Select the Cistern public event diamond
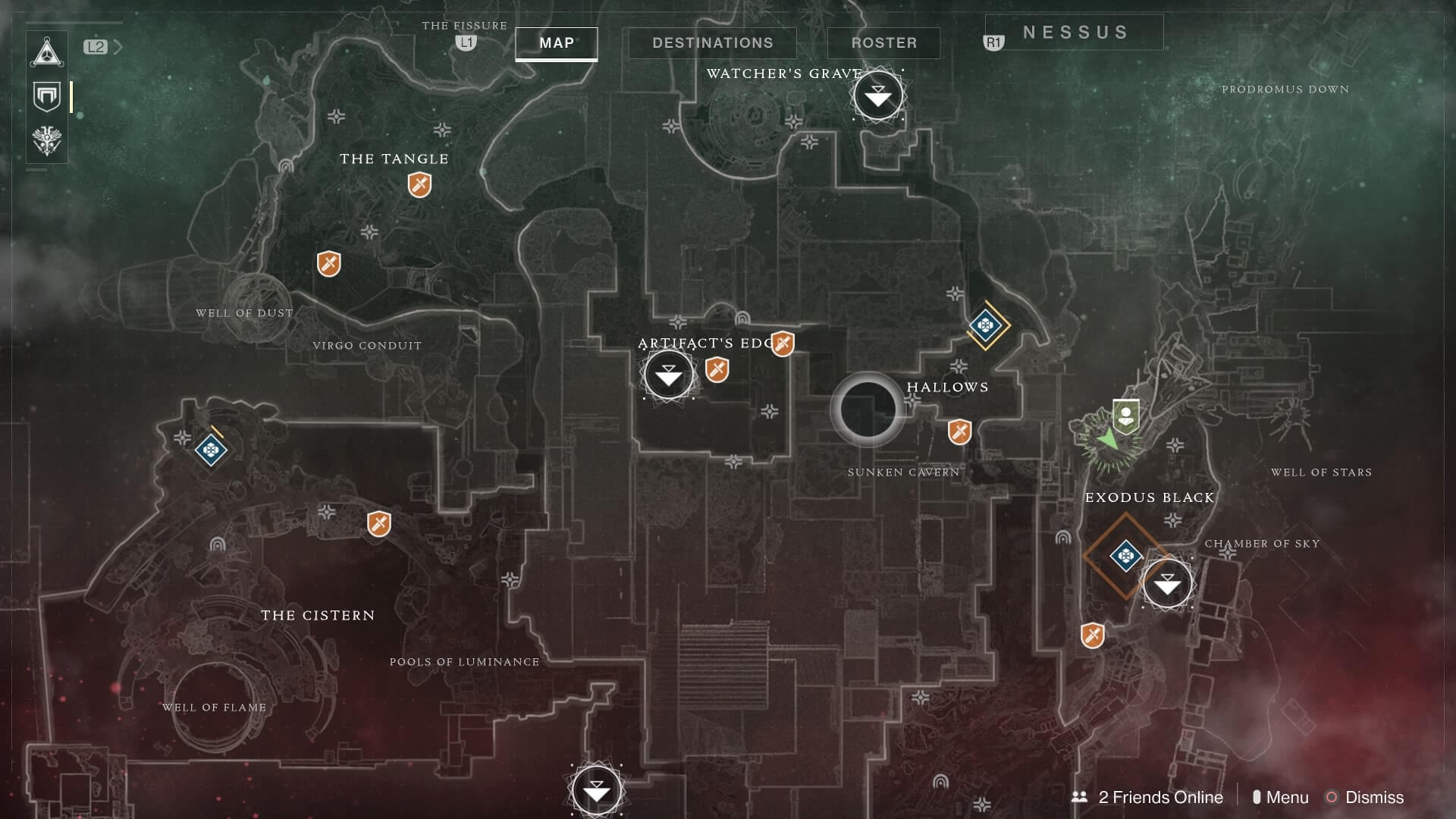This screenshot has height=819, width=1456. tap(211, 450)
